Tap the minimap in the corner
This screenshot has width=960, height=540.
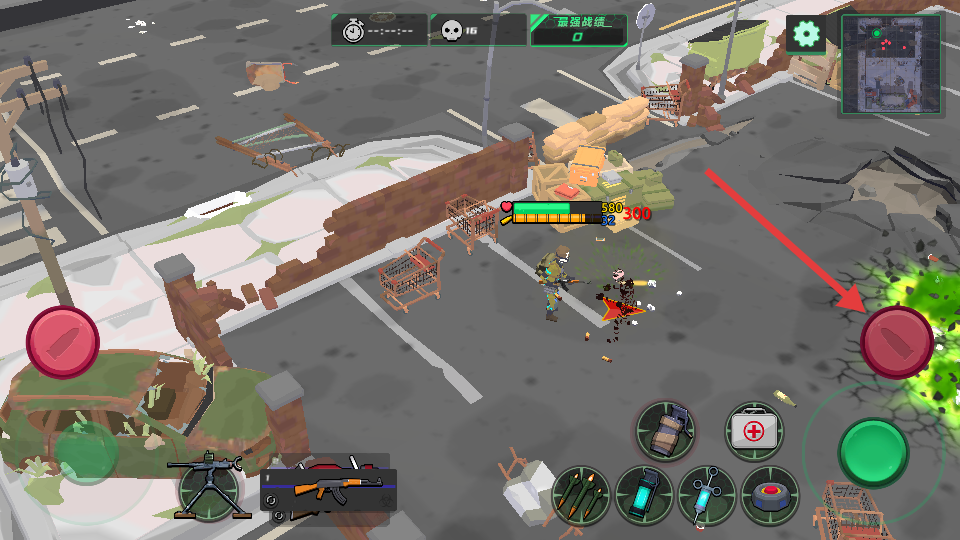(x=891, y=65)
